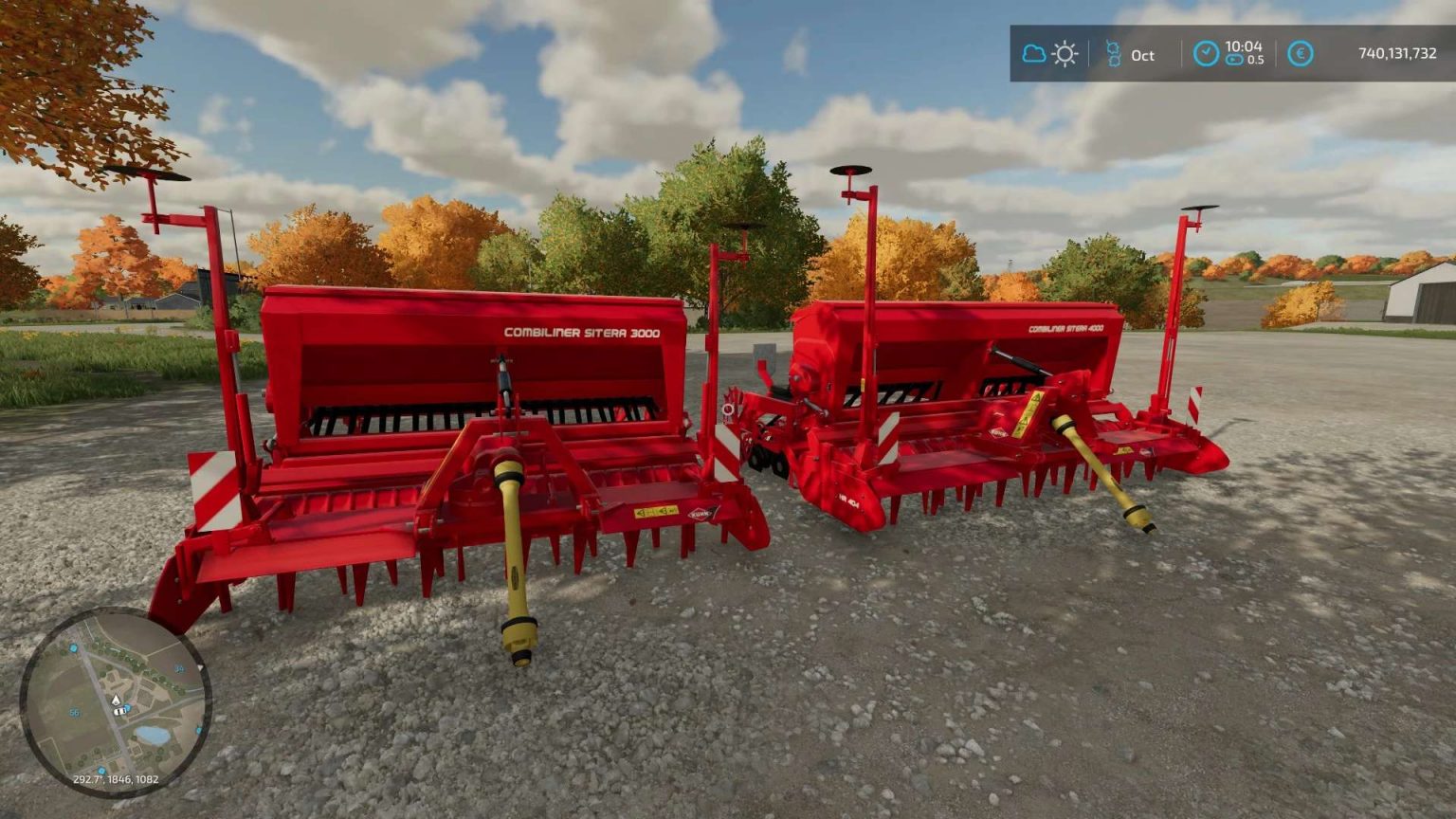Toggle field 34 on the minimap

tap(178, 668)
